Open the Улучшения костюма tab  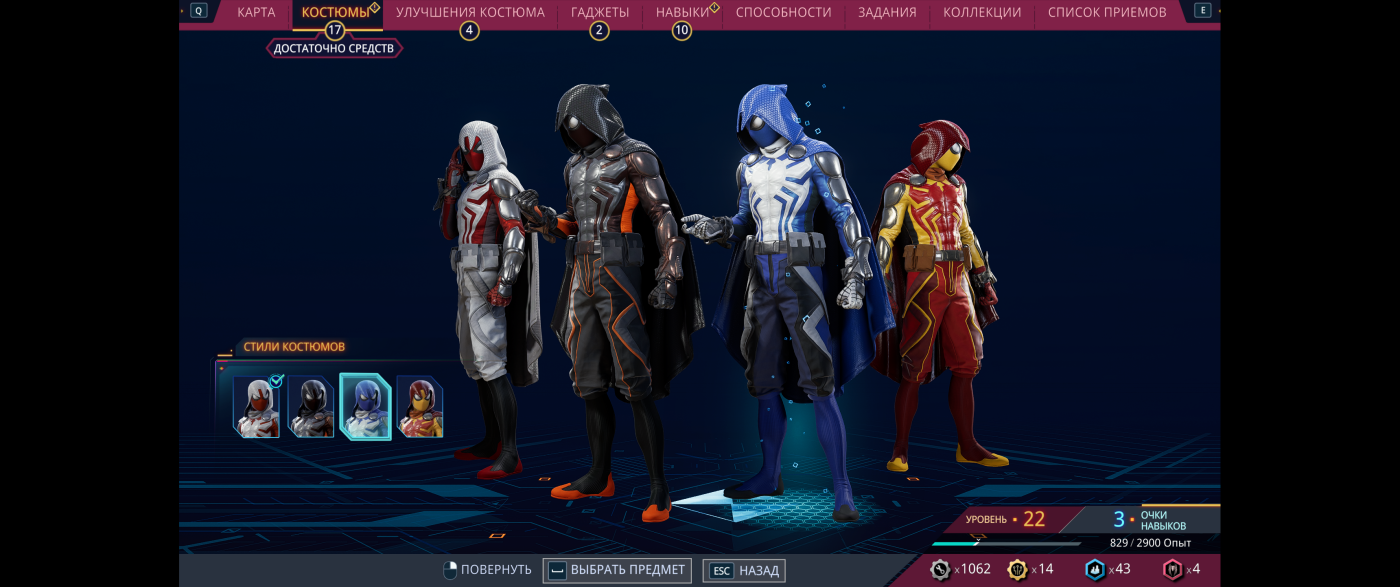470,13
